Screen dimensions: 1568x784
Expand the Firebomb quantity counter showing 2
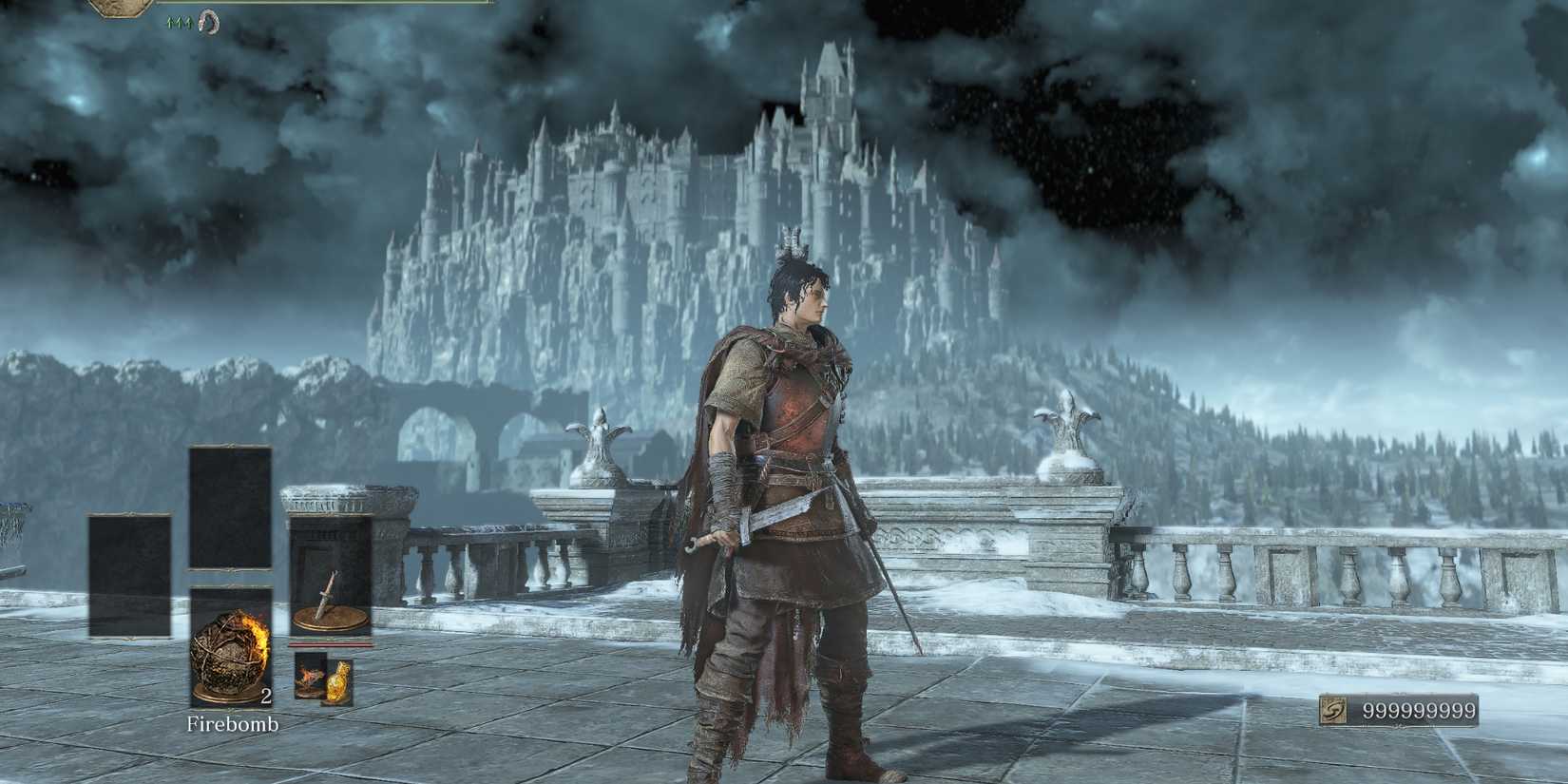[266, 696]
